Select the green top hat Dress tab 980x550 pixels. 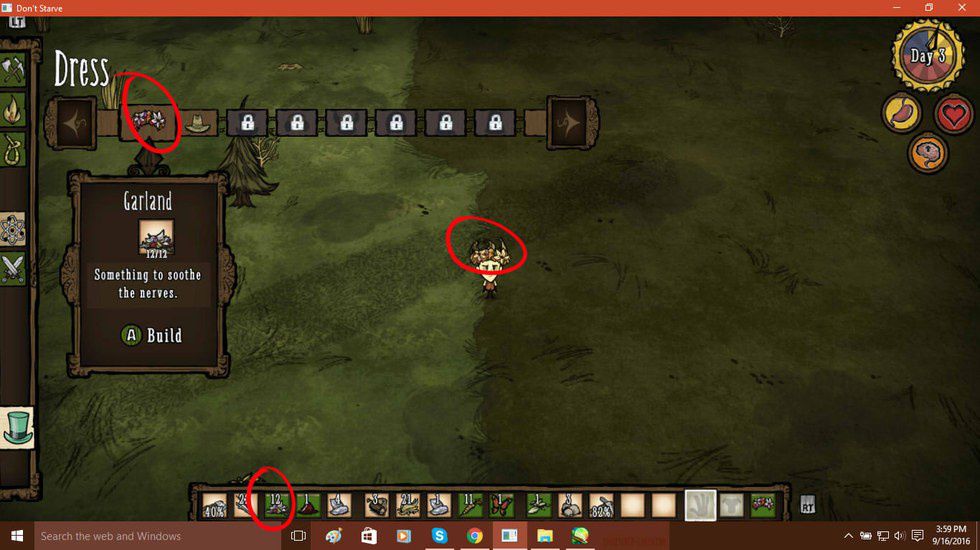pos(15,426)
